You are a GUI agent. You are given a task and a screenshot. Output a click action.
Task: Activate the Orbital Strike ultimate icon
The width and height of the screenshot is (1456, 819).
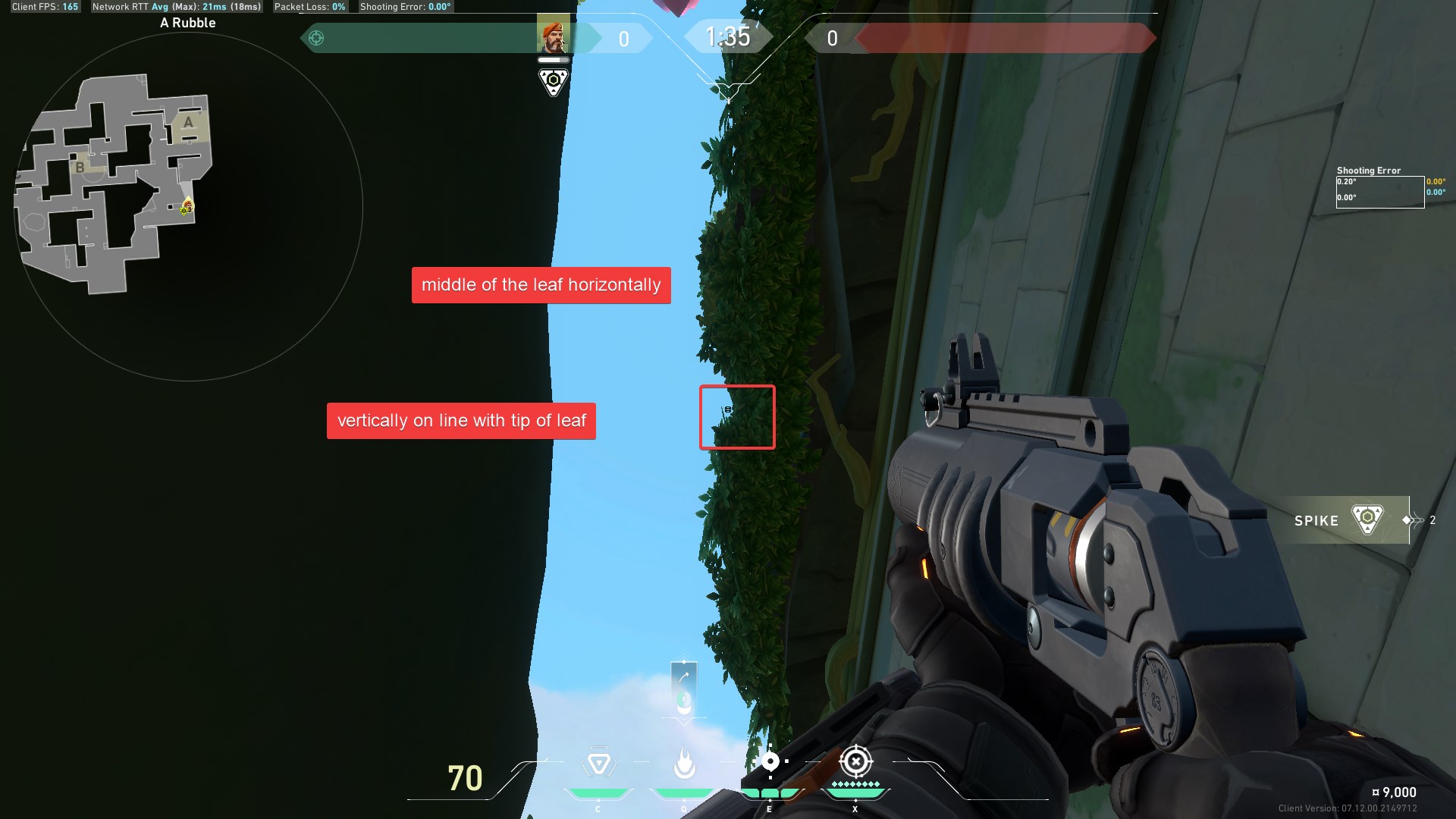click(x=855, y=761)
